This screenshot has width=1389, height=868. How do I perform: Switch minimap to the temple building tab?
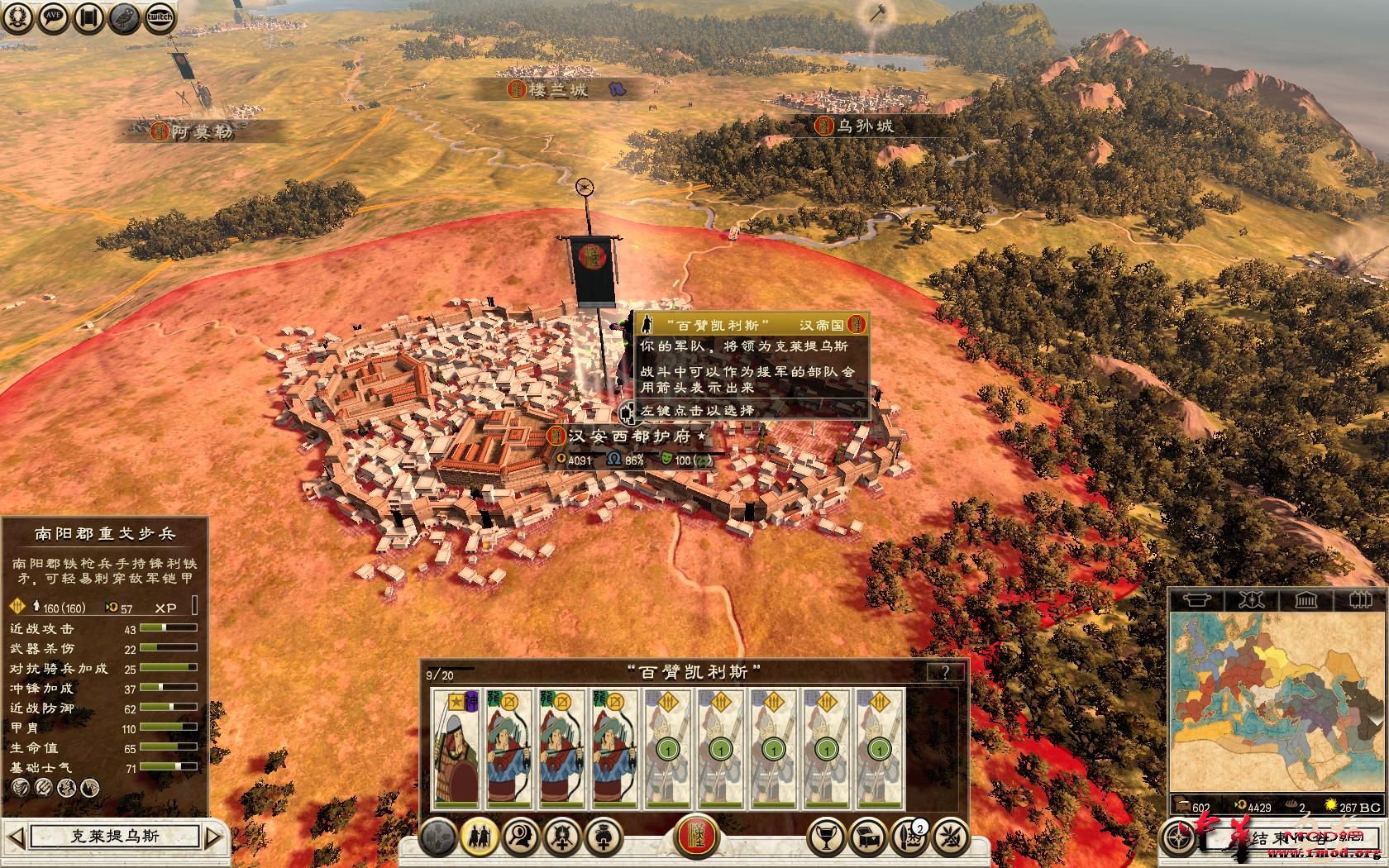click(x=1305, y=599)
